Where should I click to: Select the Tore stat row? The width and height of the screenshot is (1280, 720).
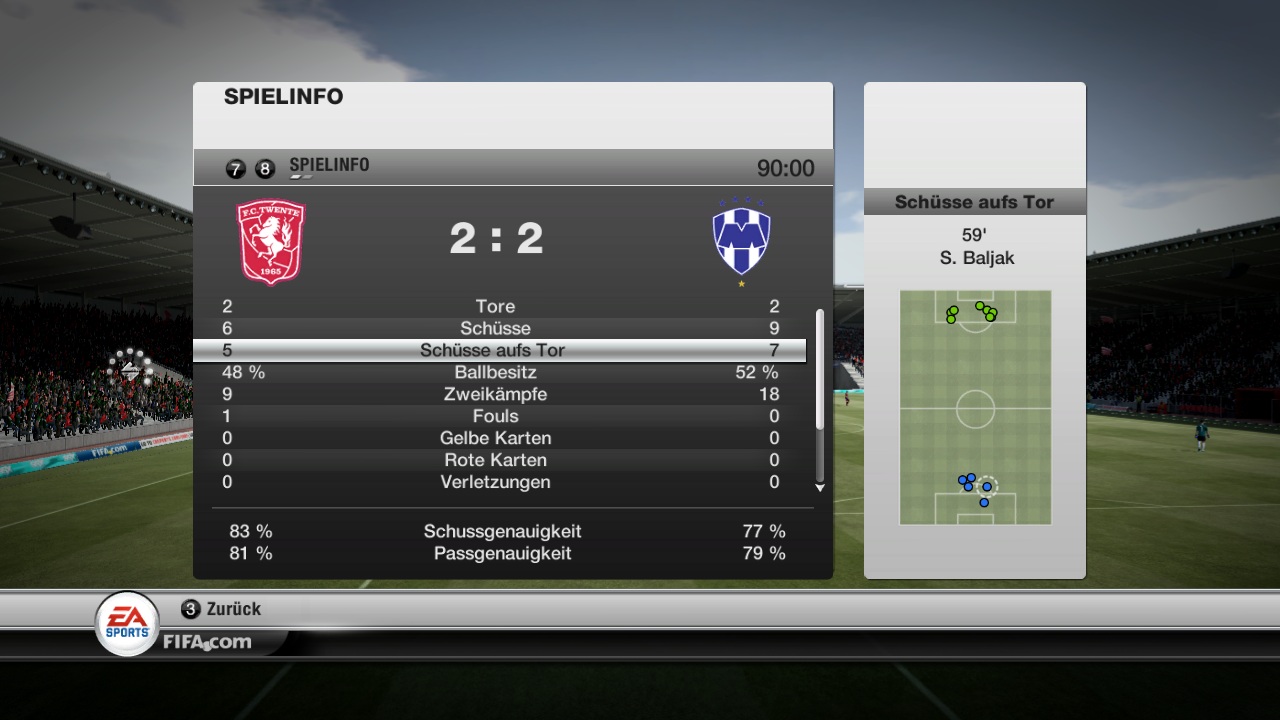(x=496, y=306)
